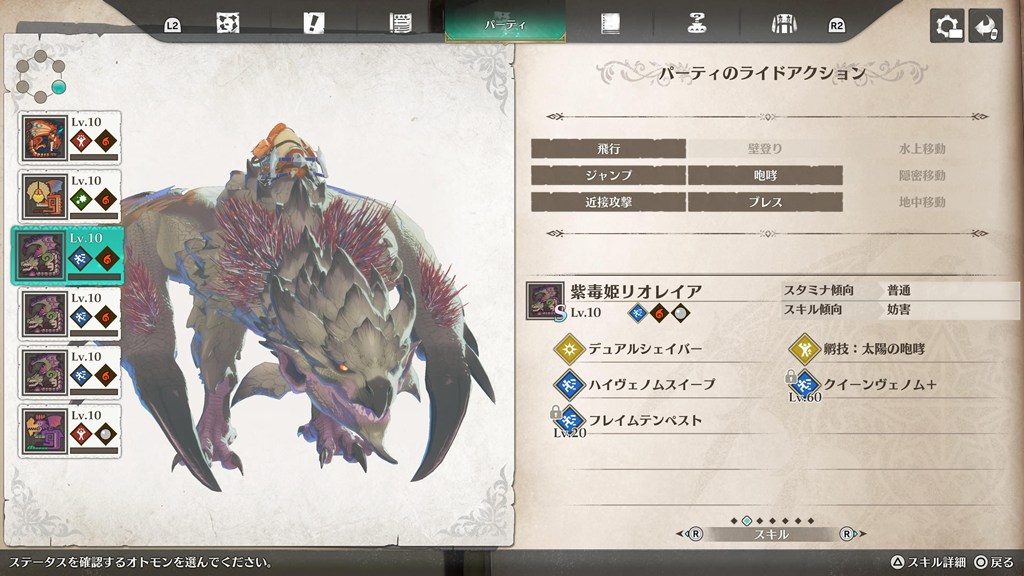This screenshot has height=576, width=1024.
Task: Select the Rathalos party slot
Action: point(70,138)
